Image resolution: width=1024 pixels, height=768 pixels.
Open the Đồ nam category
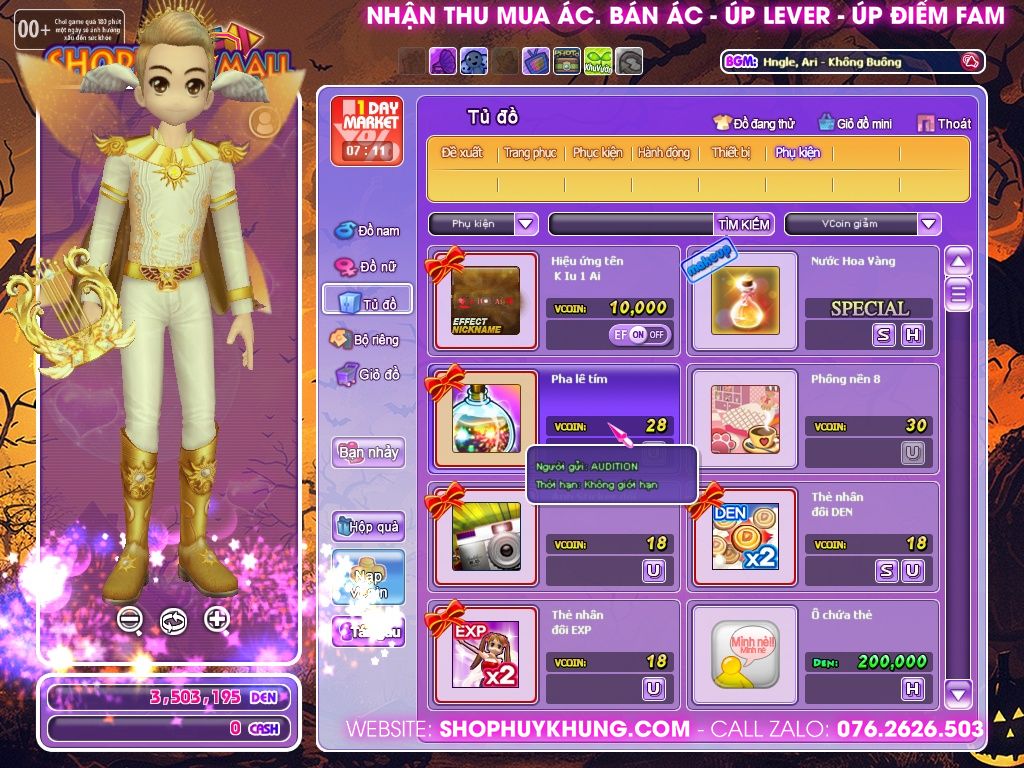[367, 231]
